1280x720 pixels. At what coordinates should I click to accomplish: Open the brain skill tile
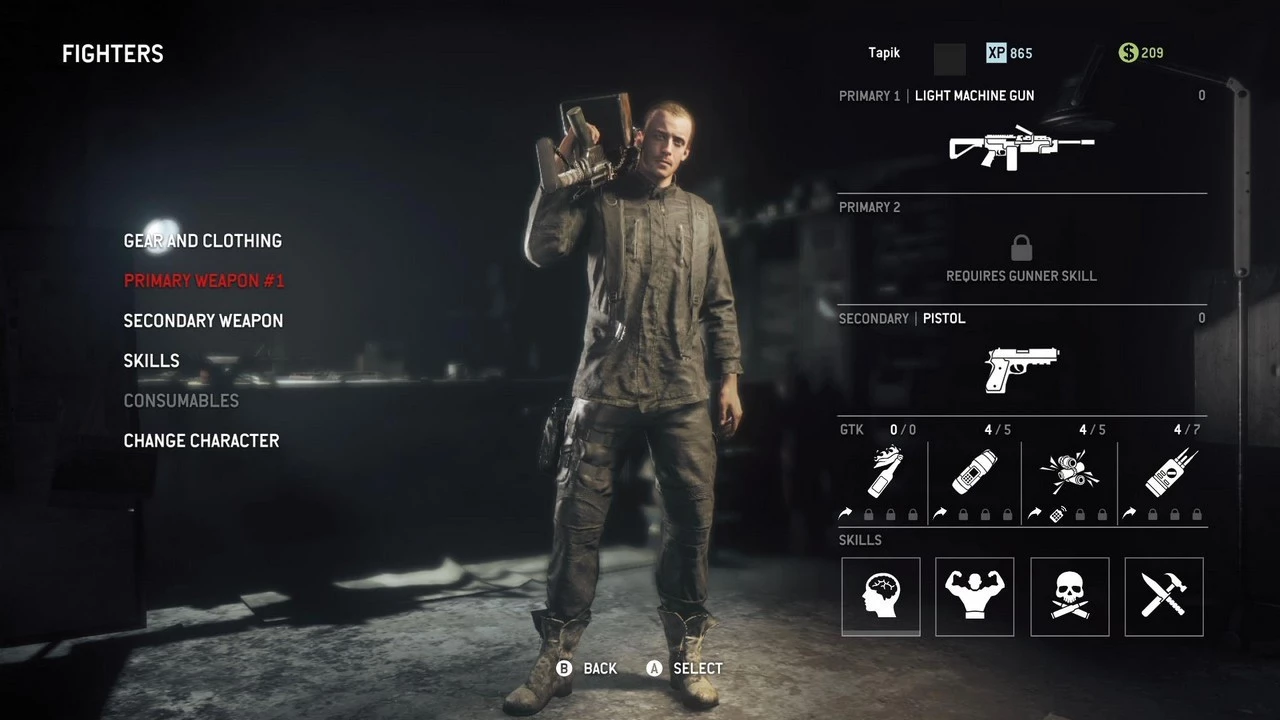pos(881,597)
